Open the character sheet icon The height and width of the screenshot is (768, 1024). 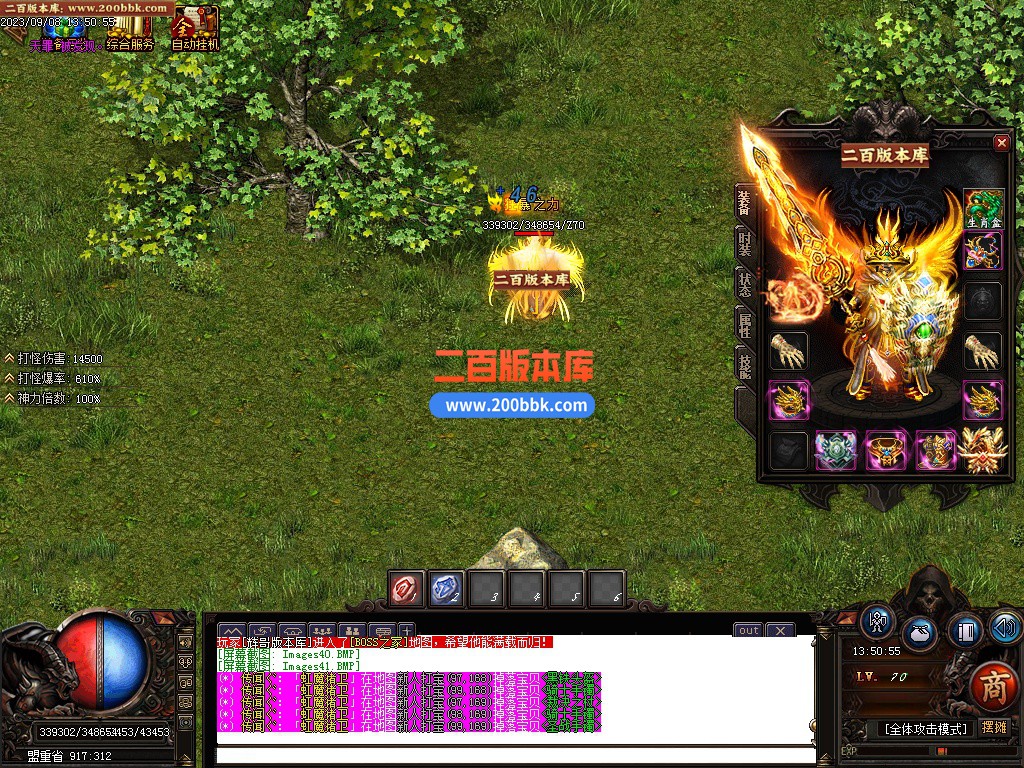click(878, 622)
